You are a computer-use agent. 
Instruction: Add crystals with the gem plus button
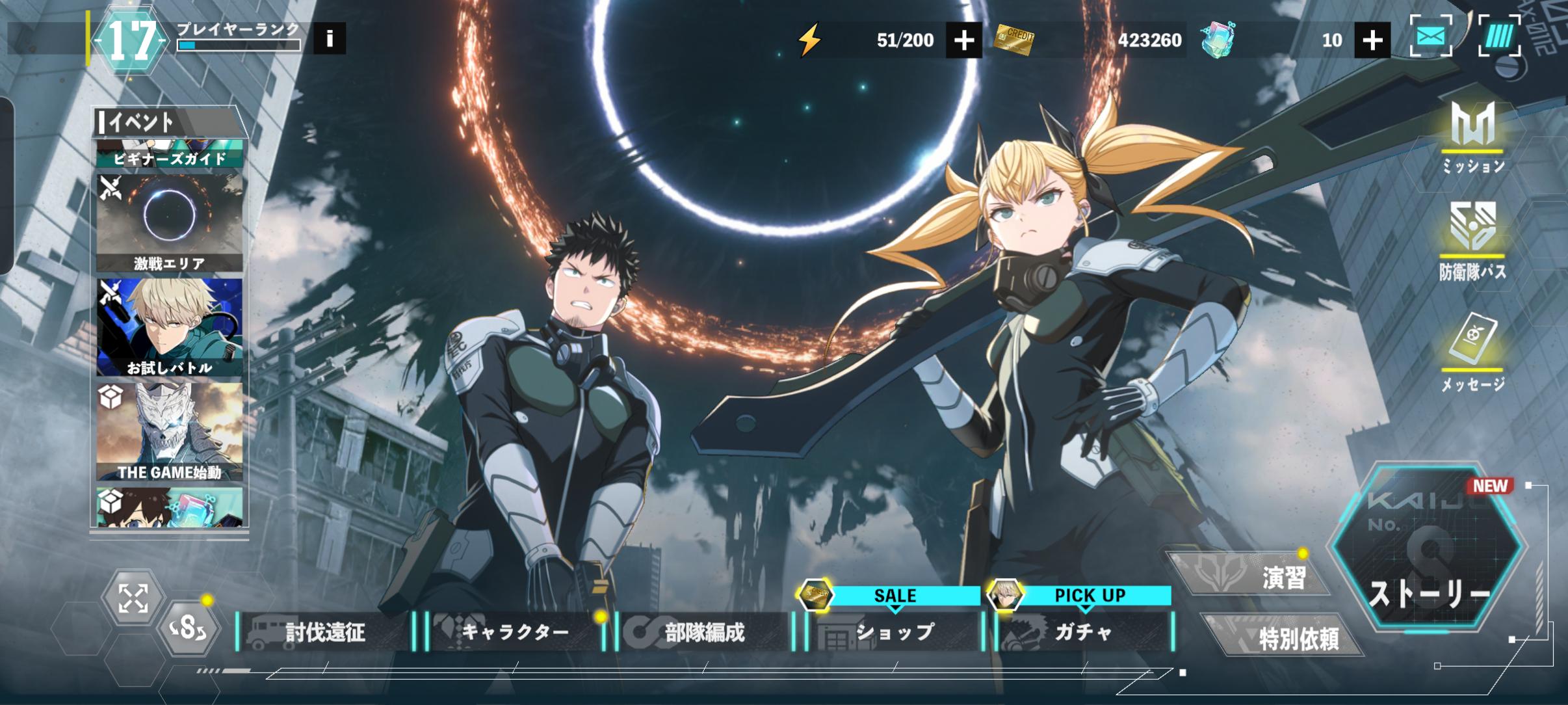1372,40
